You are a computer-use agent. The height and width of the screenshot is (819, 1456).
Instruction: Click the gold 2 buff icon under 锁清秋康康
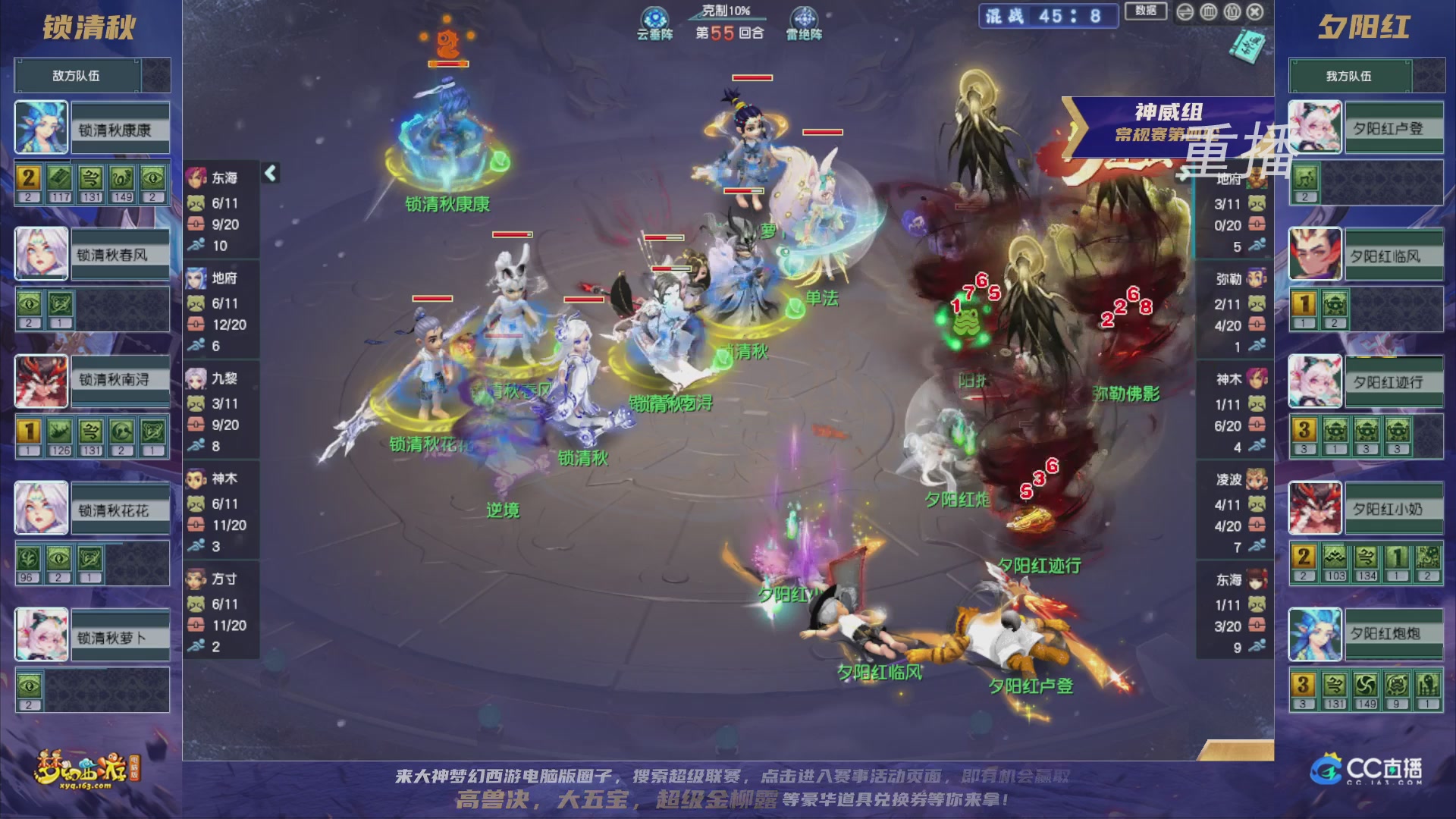28,177
